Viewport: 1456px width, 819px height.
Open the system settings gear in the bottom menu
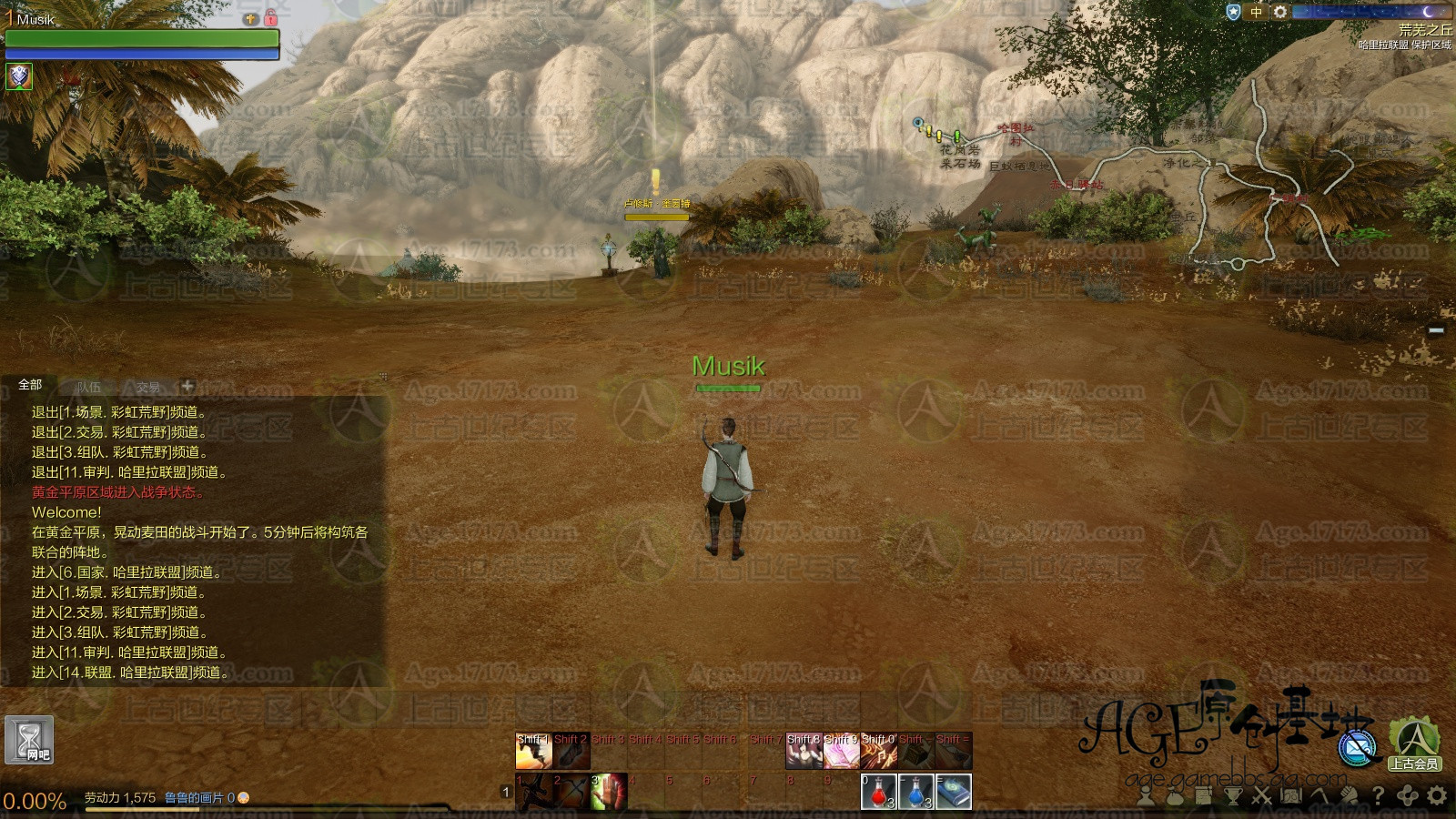[x=1437, y=796]
